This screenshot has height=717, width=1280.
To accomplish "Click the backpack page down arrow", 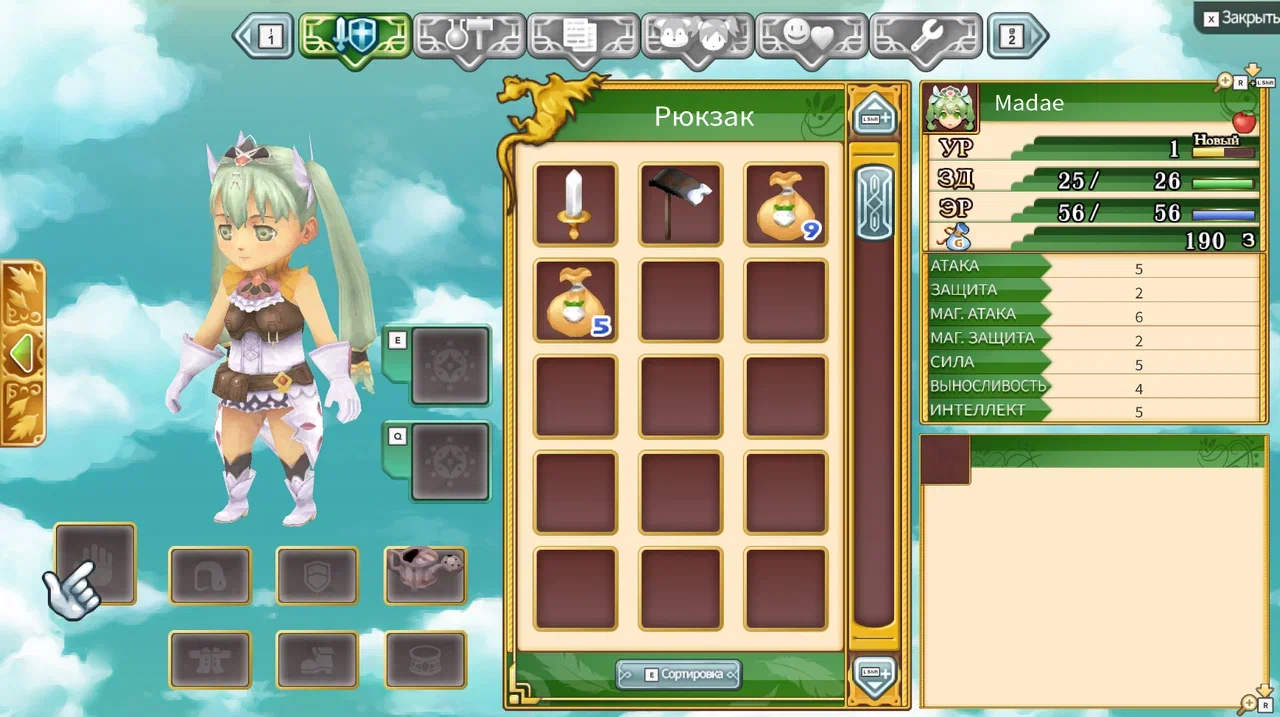I will tap(873, 676).
